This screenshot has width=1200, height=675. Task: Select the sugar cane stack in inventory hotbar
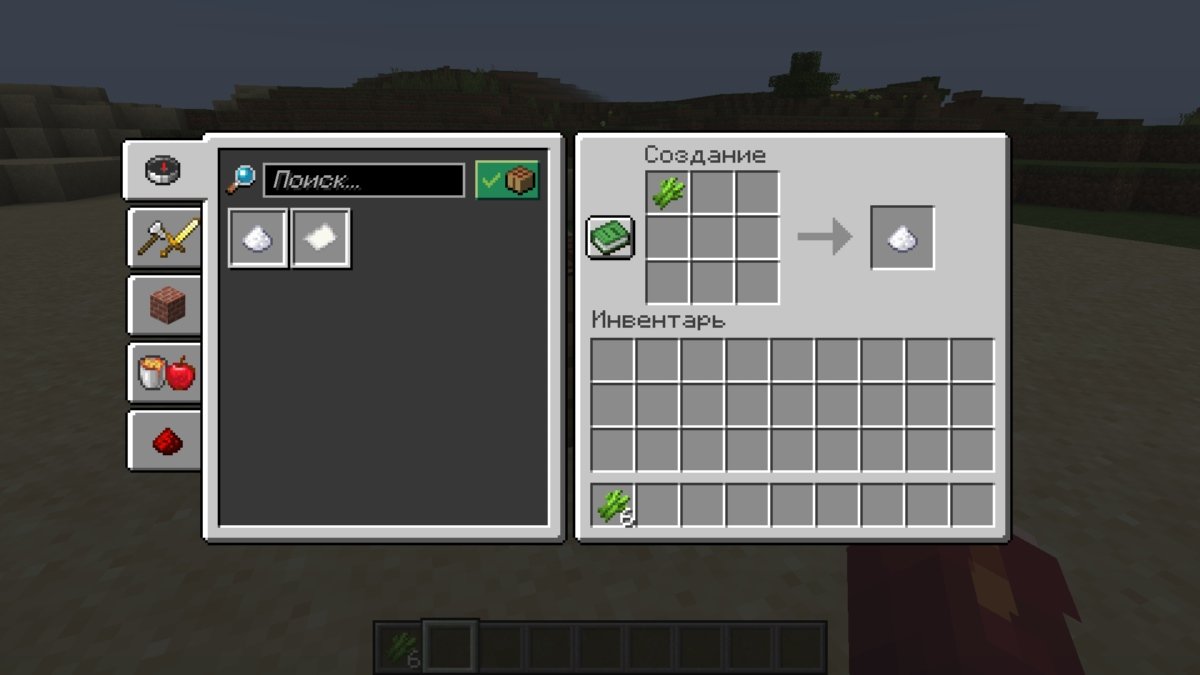(613, 506)
